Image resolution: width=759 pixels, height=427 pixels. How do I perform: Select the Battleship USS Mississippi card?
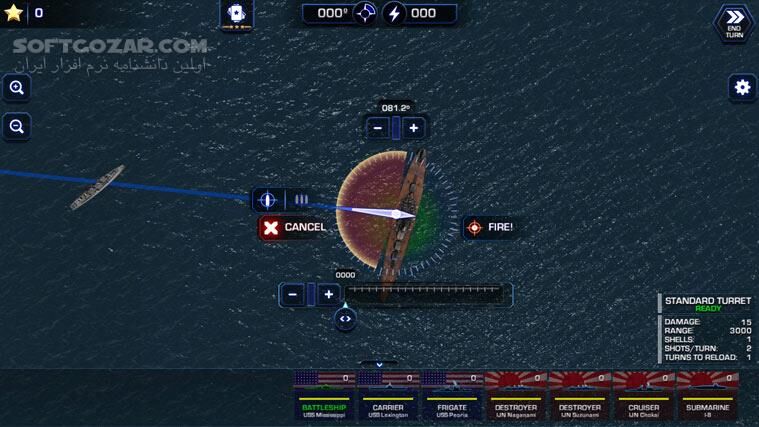325,394
